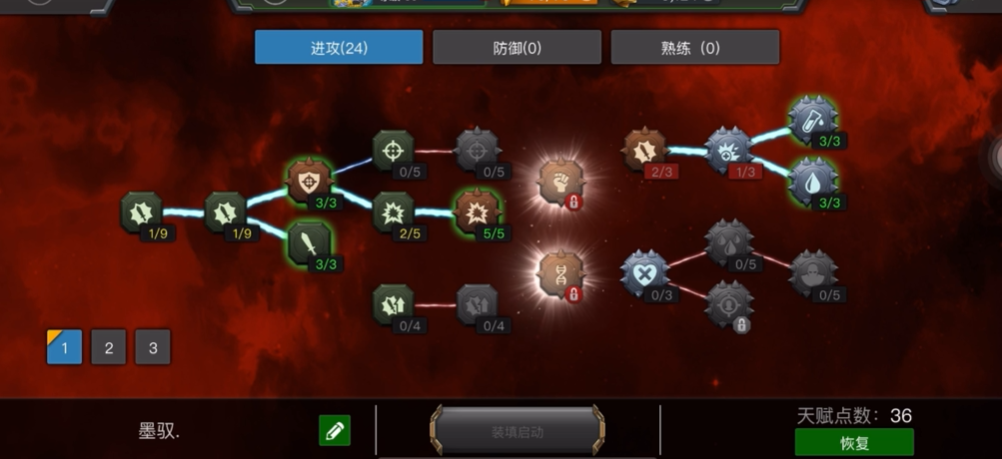The image size is (1002, 459).
Task: Select the shield talent at 3/3
Action: click(309, 181)
